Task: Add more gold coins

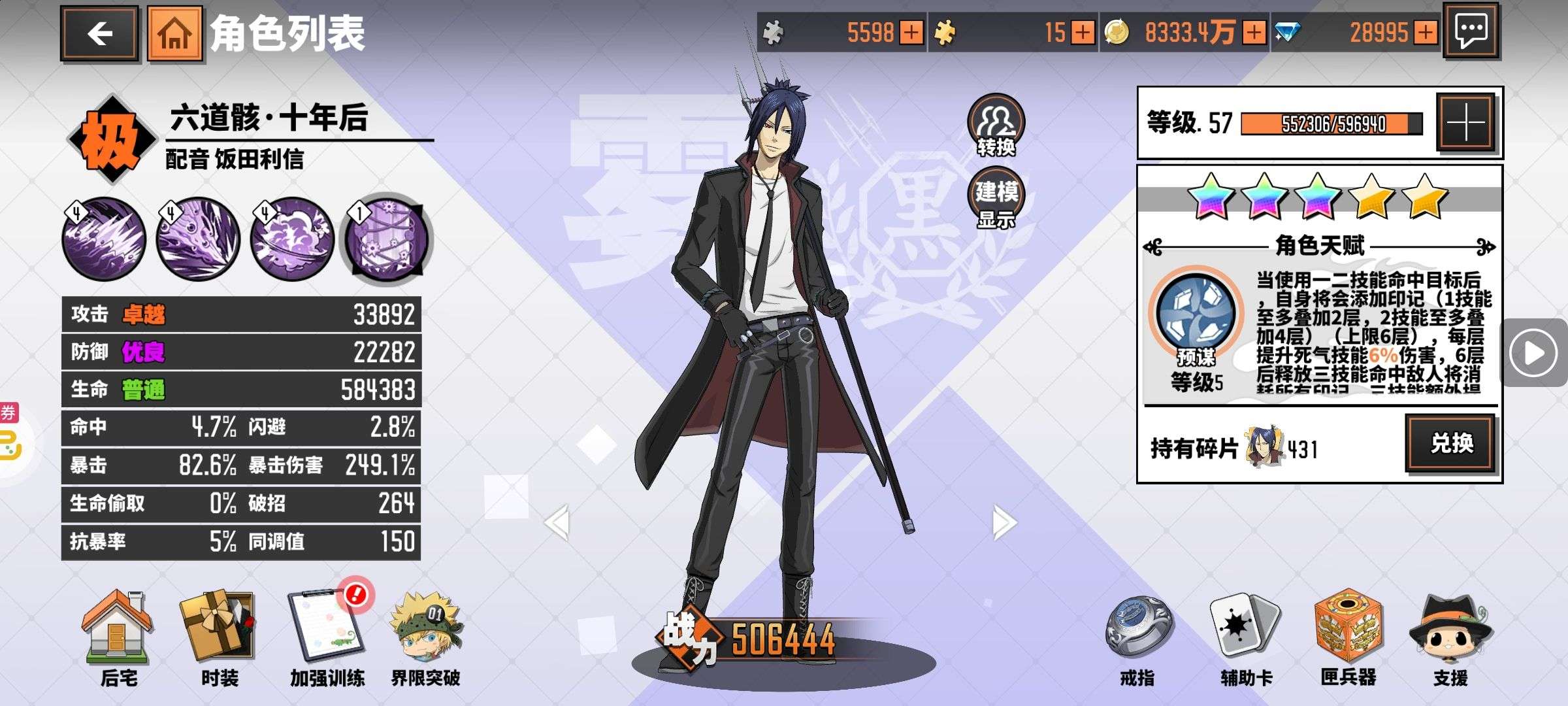Action: 1254,32
